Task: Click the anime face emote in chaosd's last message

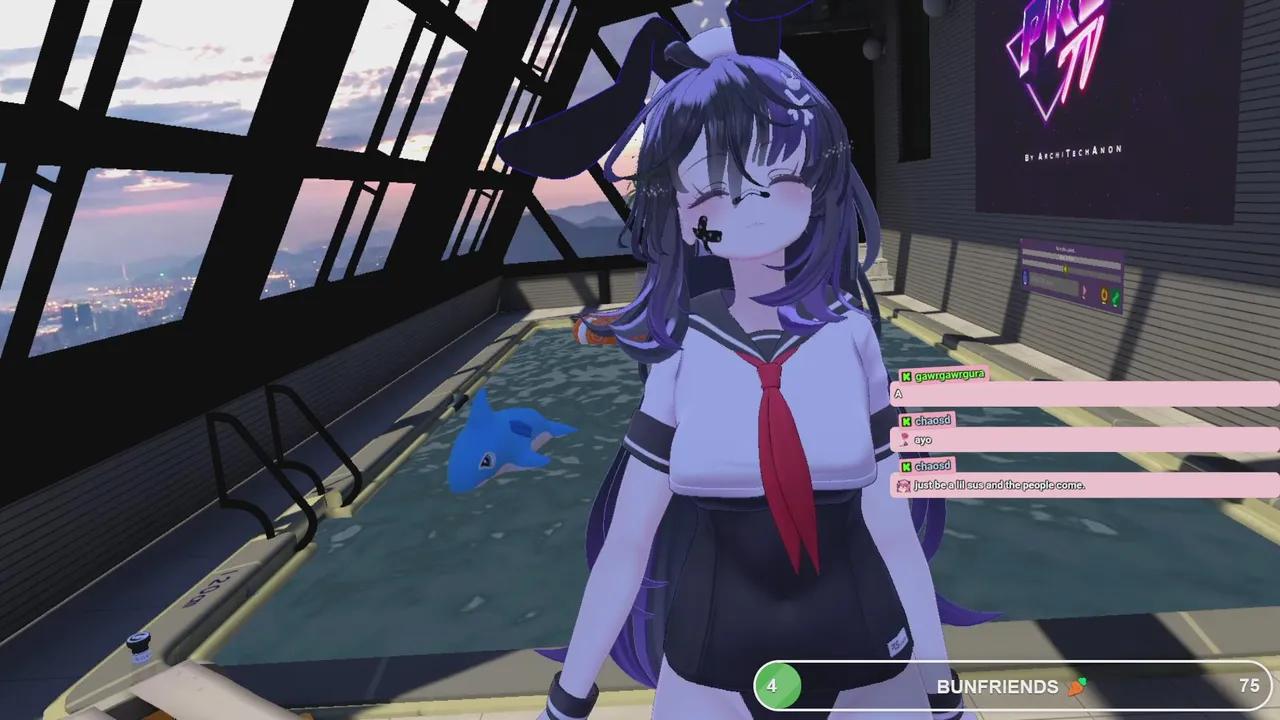Action: tap(903, 485)
